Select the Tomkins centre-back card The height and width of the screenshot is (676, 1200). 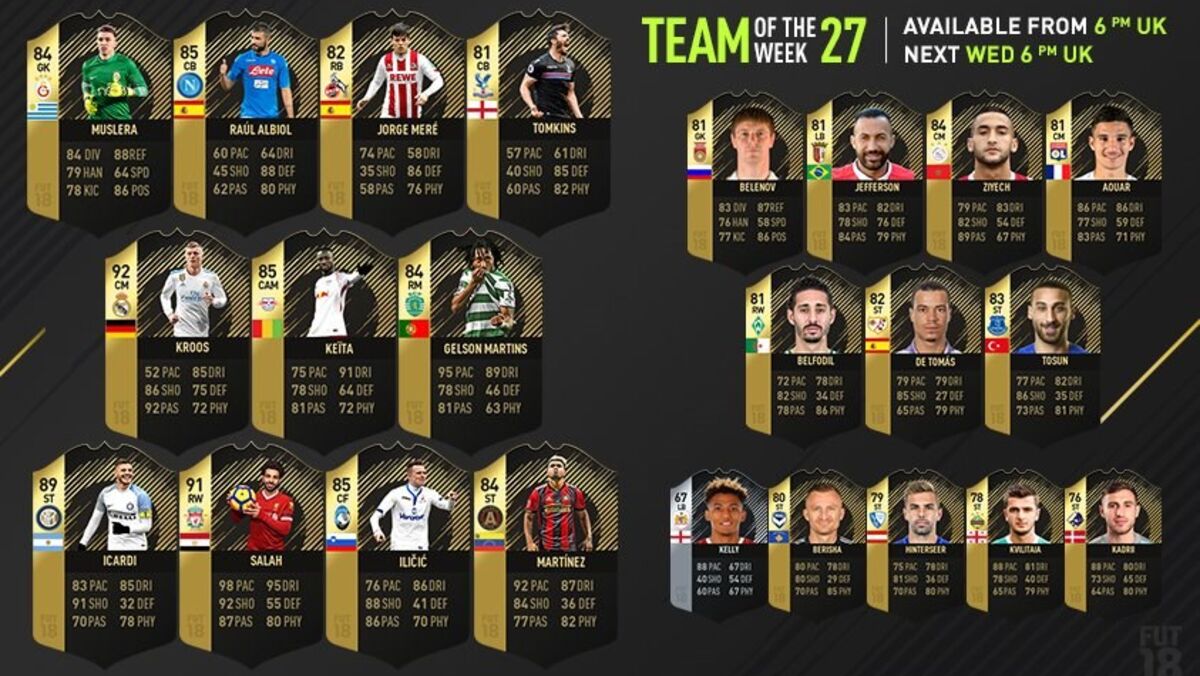(540, 120)
